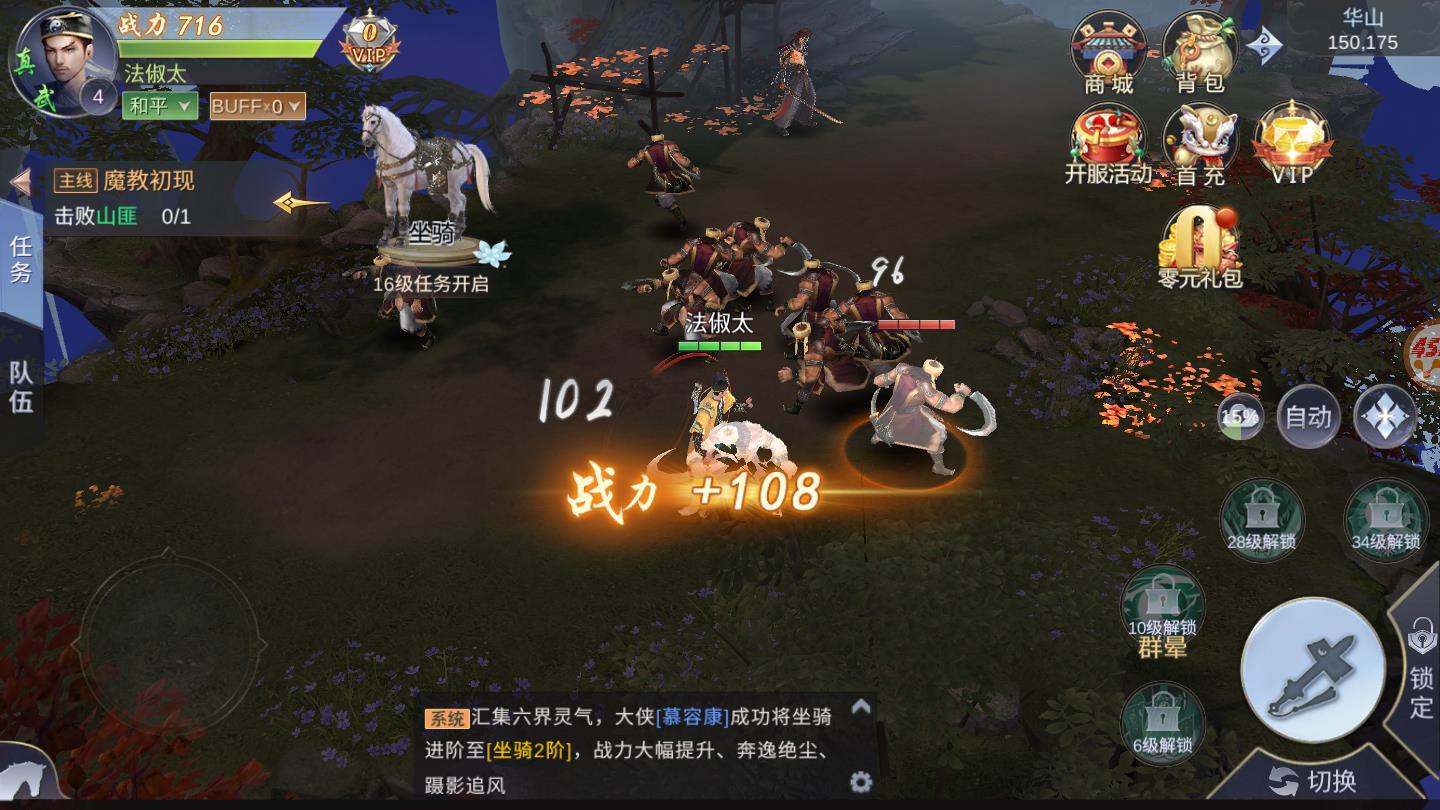Image resolution: width=1440 pixels, height=810 pixels.
Task: Open the 商城 mall shop
Action: pos(1109,48)
